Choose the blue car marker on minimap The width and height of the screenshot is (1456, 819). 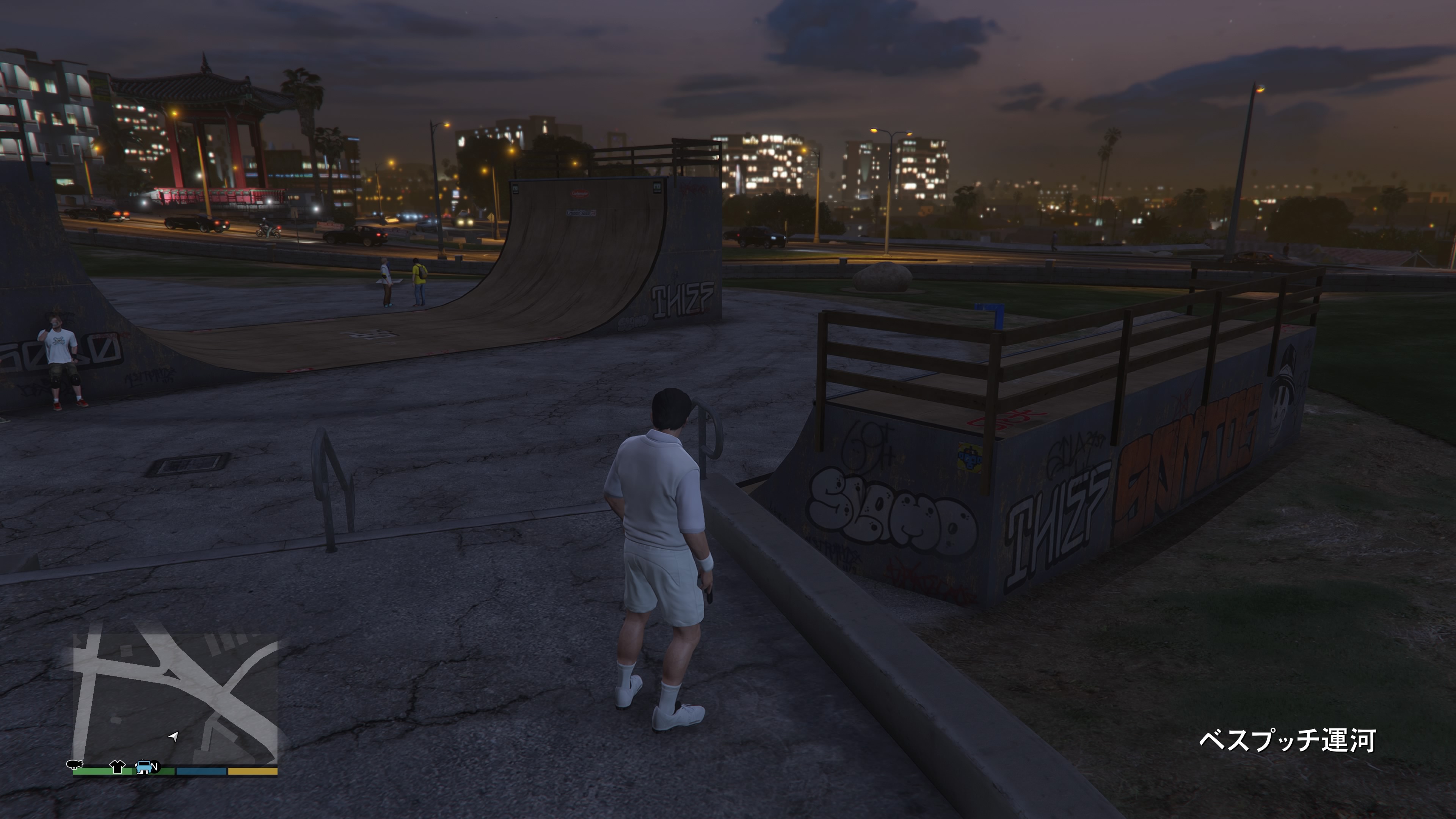[x=144, y=766]
